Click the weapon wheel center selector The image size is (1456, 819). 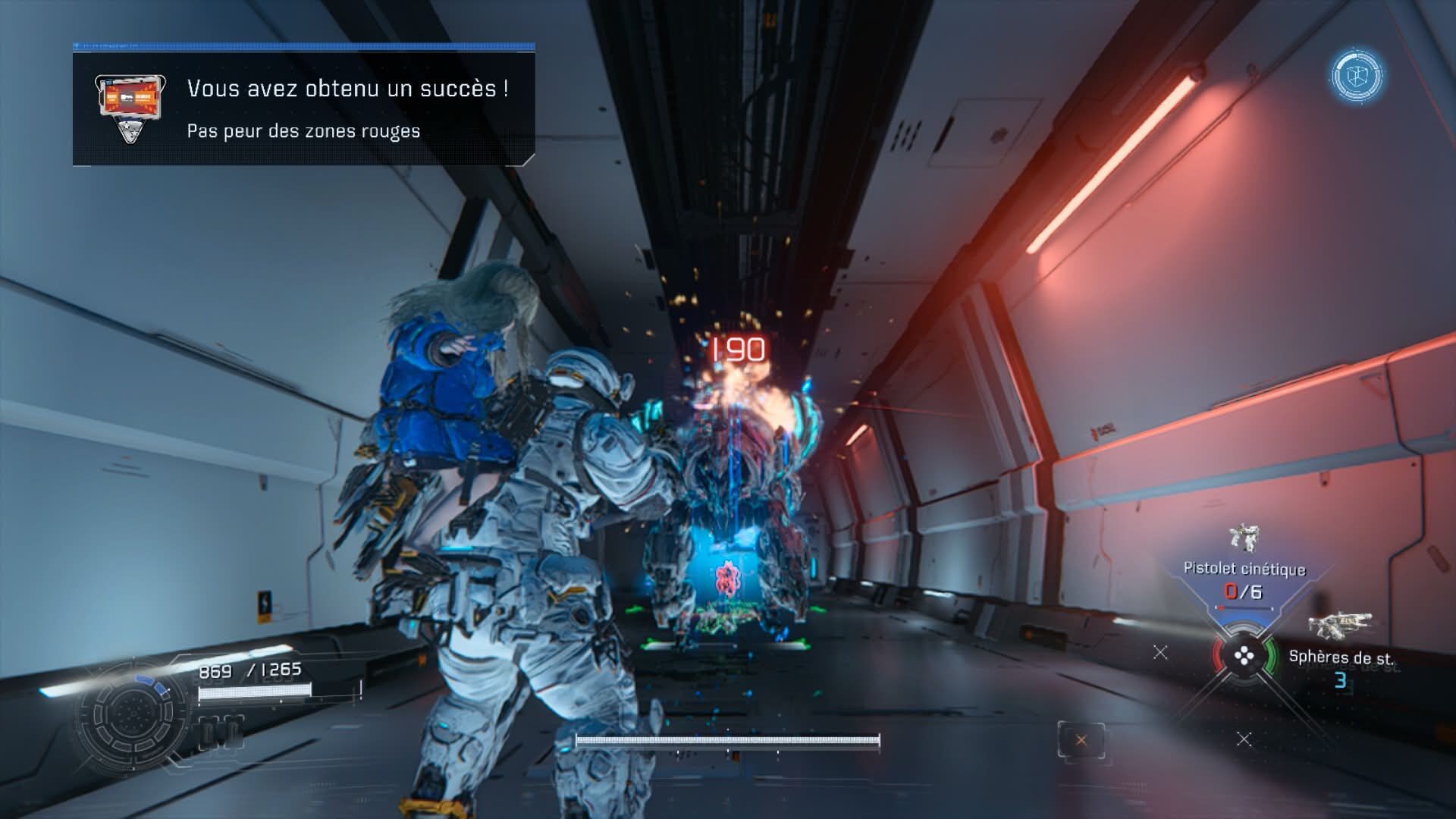click(1244, 657)
